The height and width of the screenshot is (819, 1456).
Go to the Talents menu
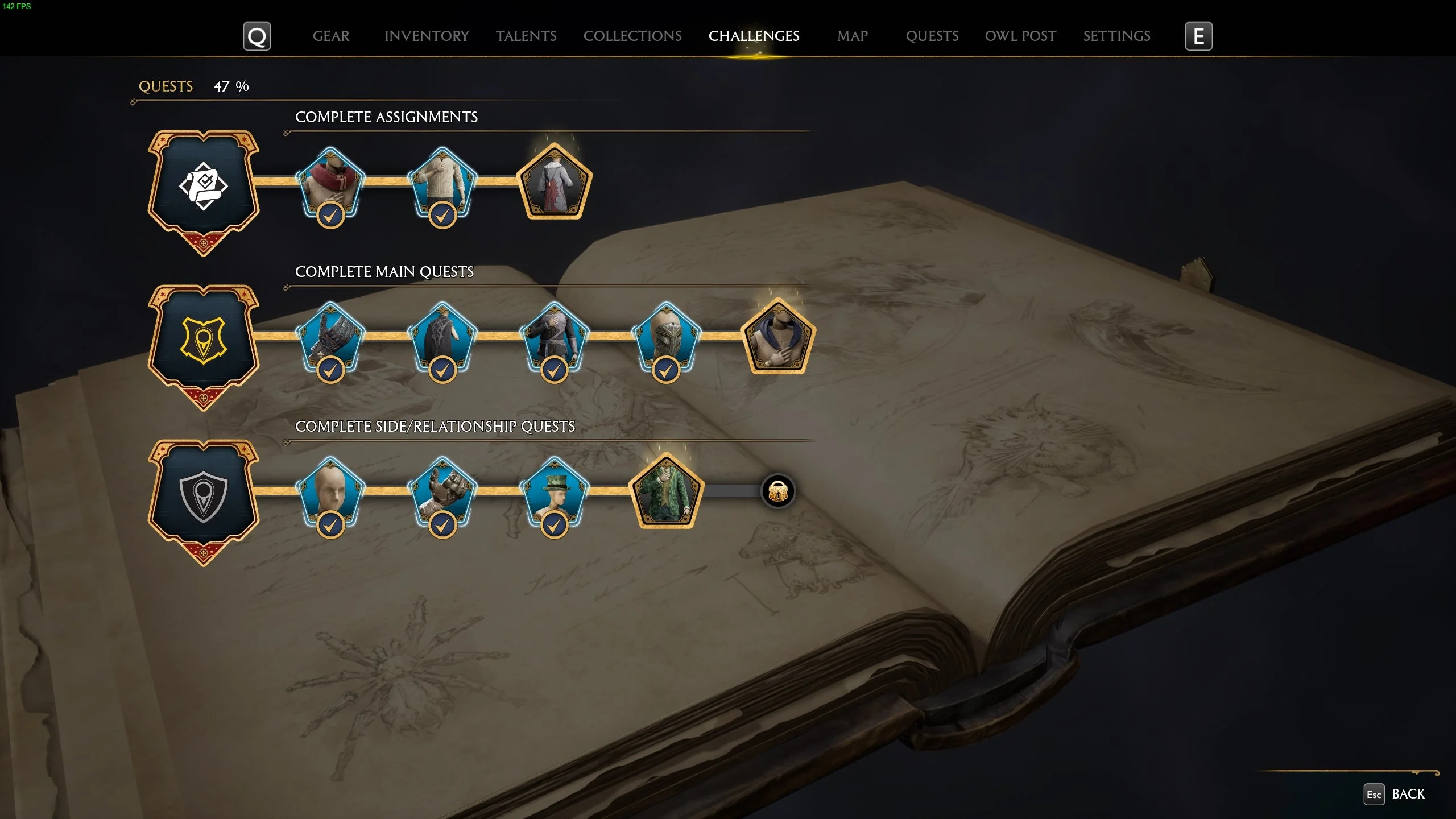click(526, 36)
